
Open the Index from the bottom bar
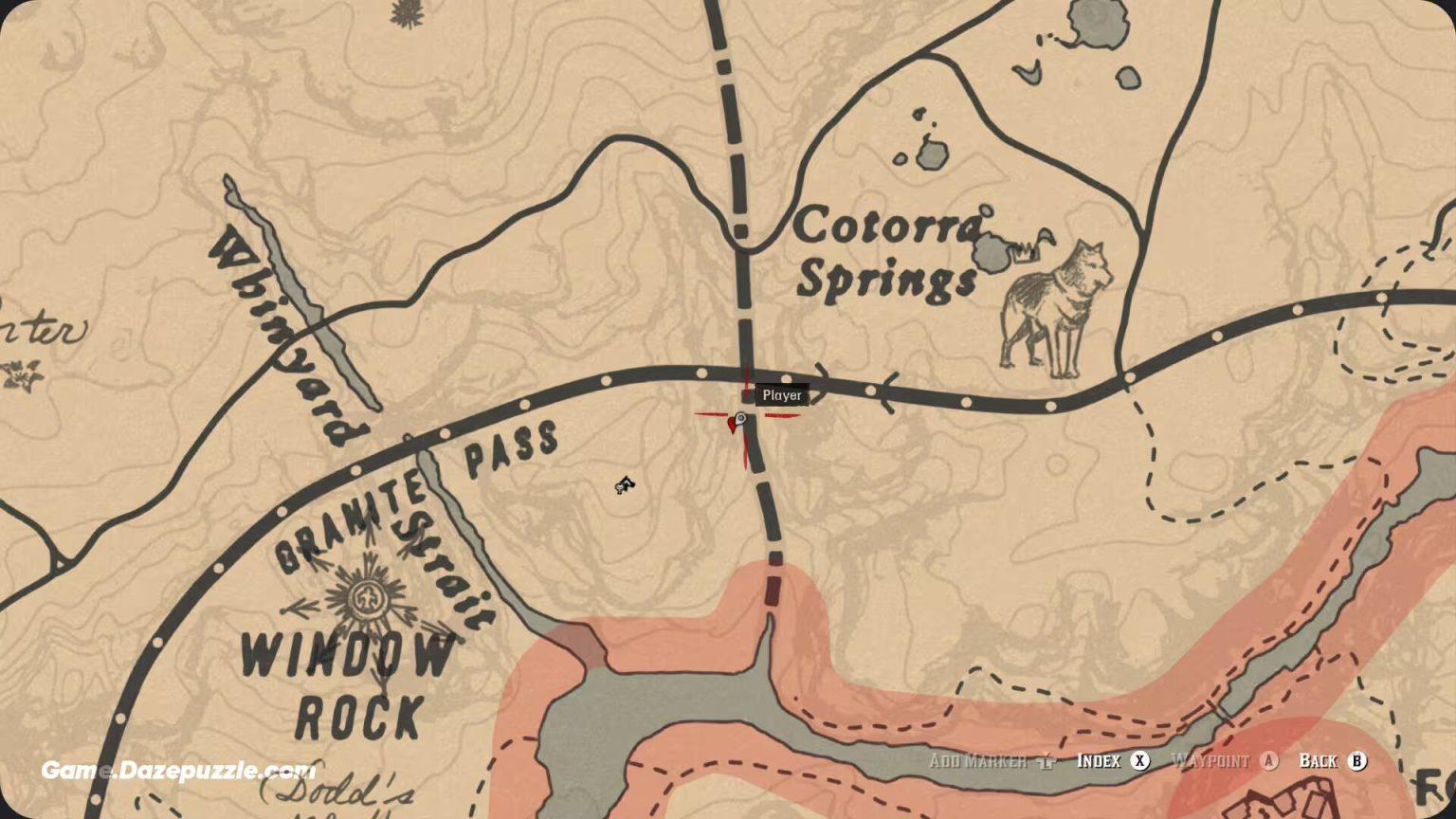click(x=1100, y=760)
